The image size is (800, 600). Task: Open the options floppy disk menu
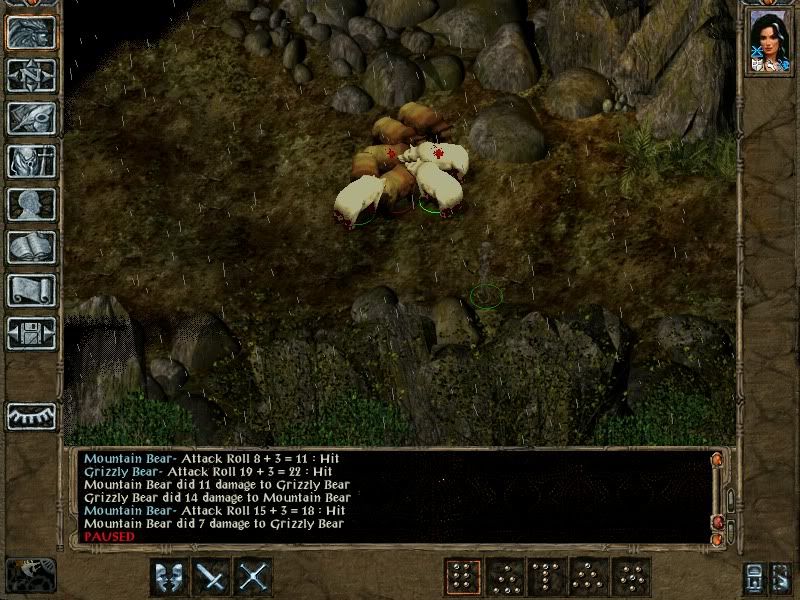pyautogui.click(x=31, y=333)
